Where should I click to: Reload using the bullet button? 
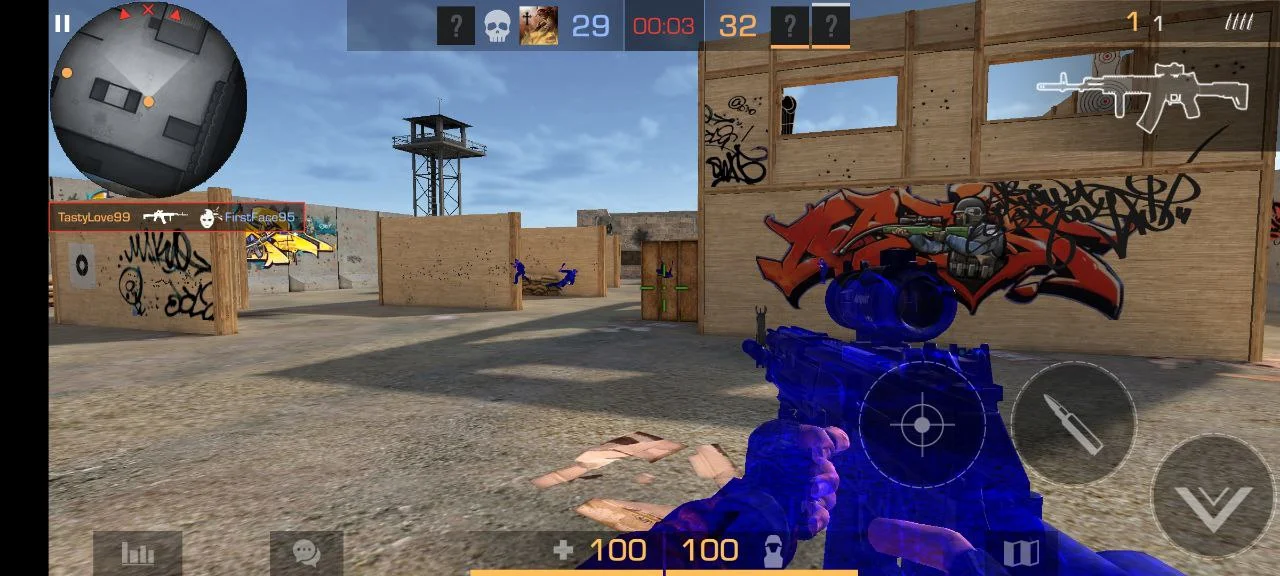pos(1073,423)
